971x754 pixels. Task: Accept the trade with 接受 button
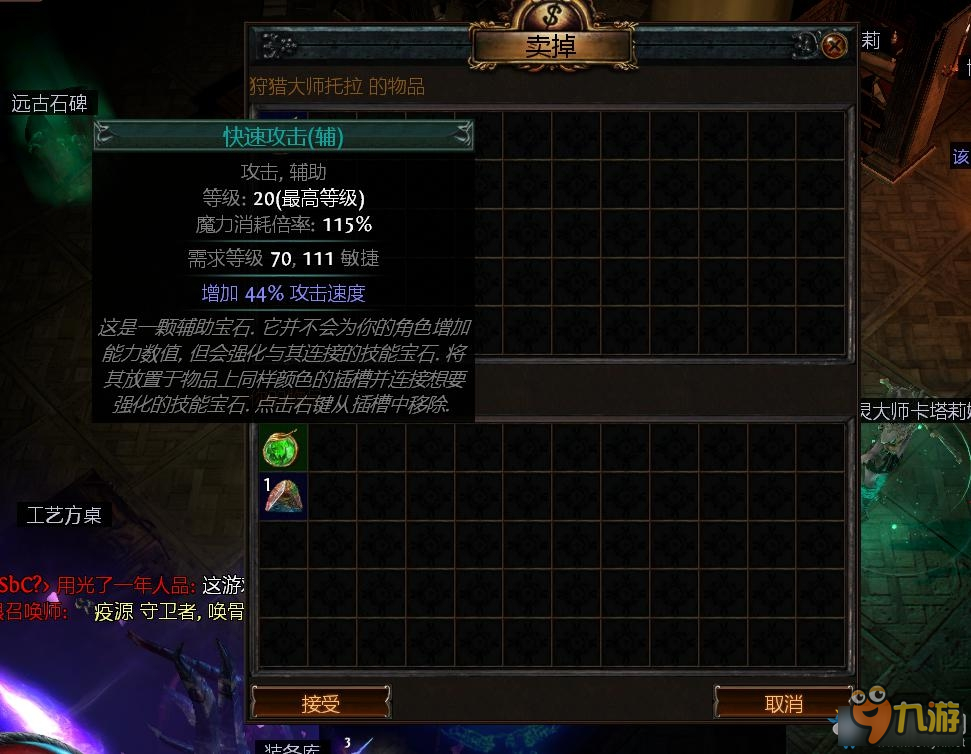pos(321,703)
